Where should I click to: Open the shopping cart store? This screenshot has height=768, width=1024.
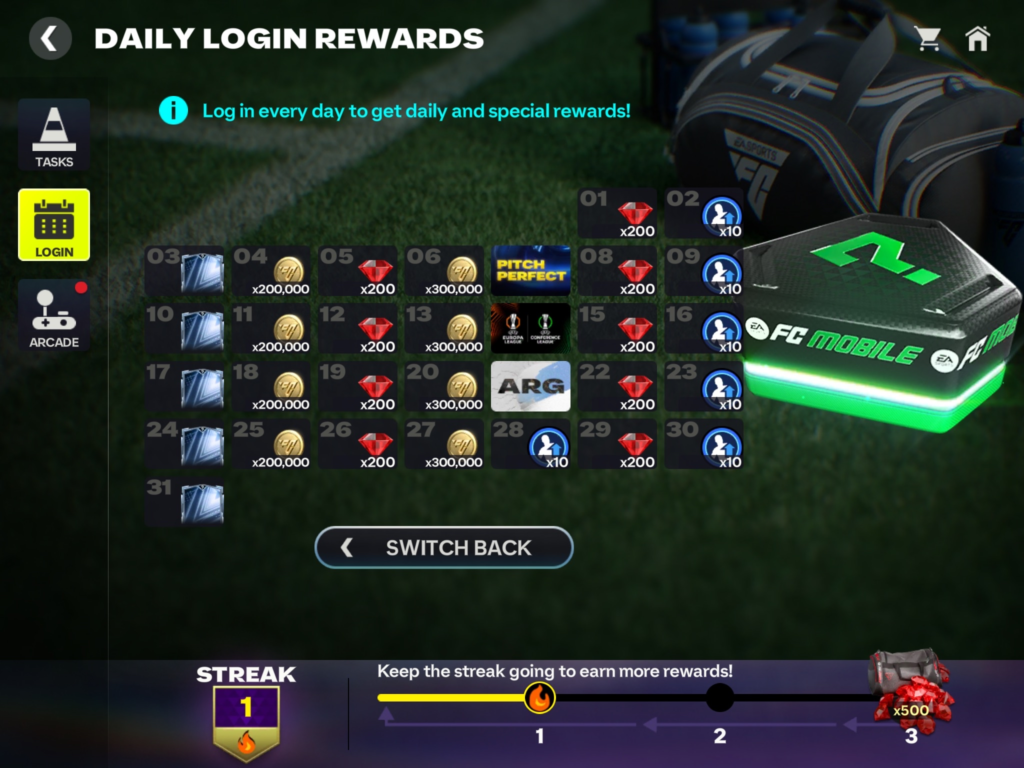(x=928, y=39)
